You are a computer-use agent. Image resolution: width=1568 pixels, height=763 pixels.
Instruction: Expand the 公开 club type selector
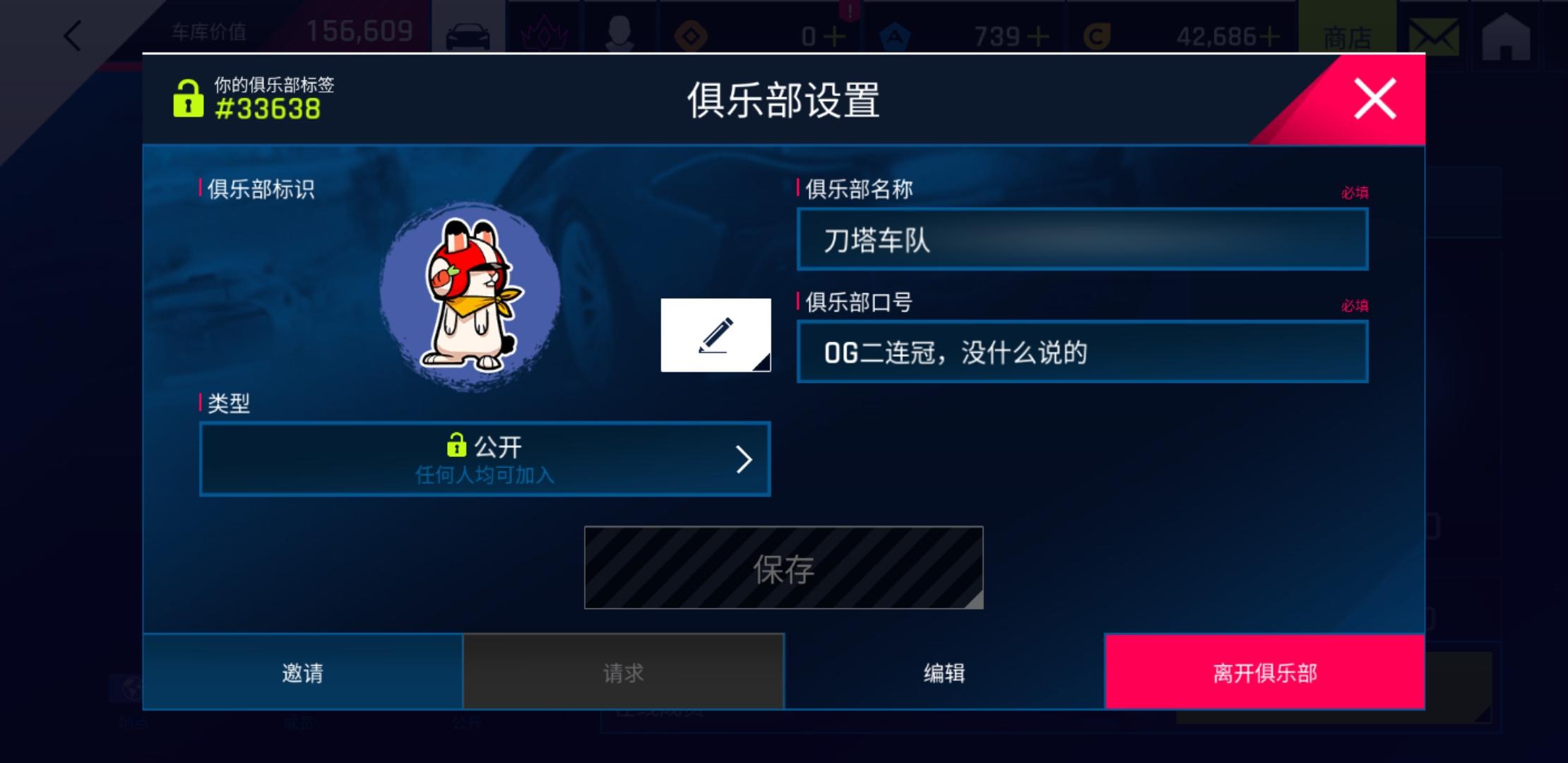[x=485, y=459]
